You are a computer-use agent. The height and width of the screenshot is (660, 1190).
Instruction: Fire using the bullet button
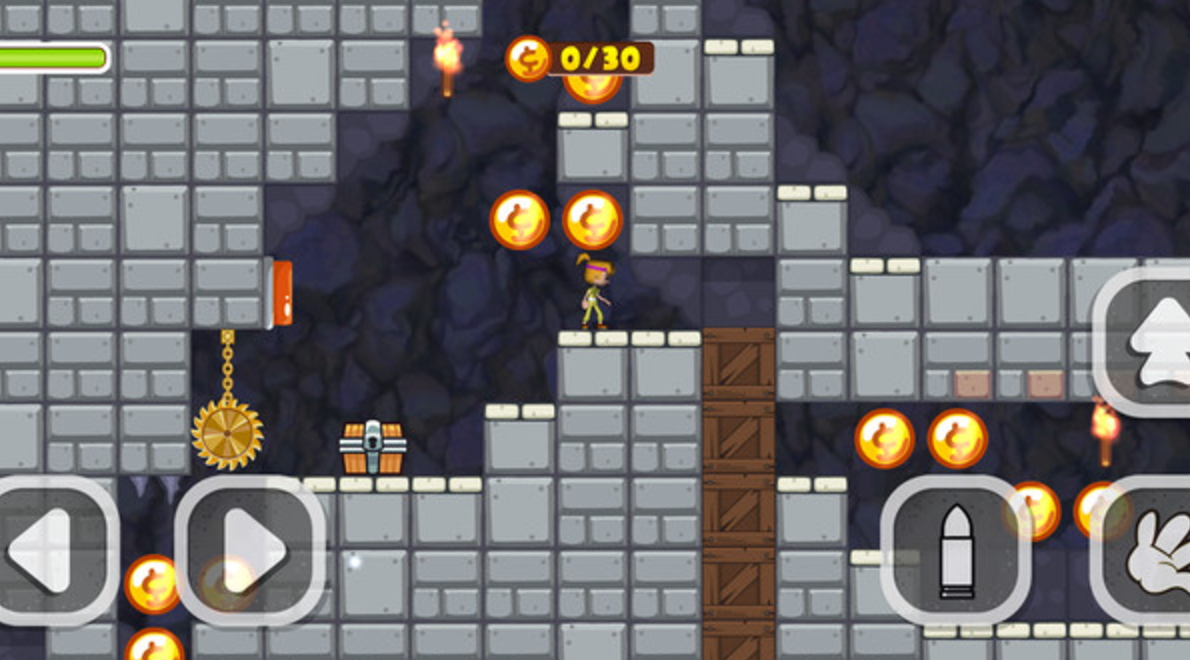tap(955, 550)
